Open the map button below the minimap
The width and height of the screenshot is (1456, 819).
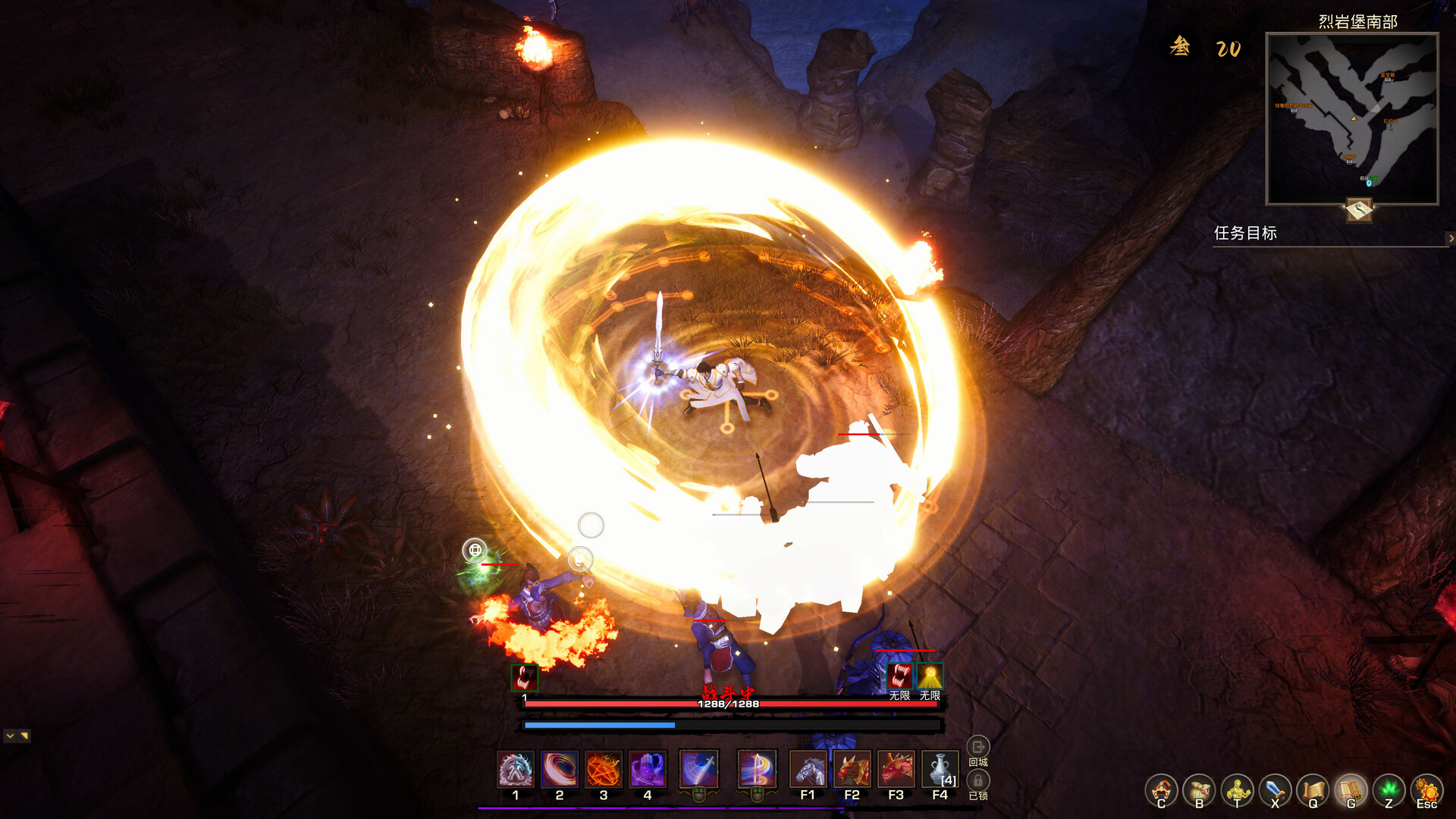pyautogui.click(x=1359, y=209)
